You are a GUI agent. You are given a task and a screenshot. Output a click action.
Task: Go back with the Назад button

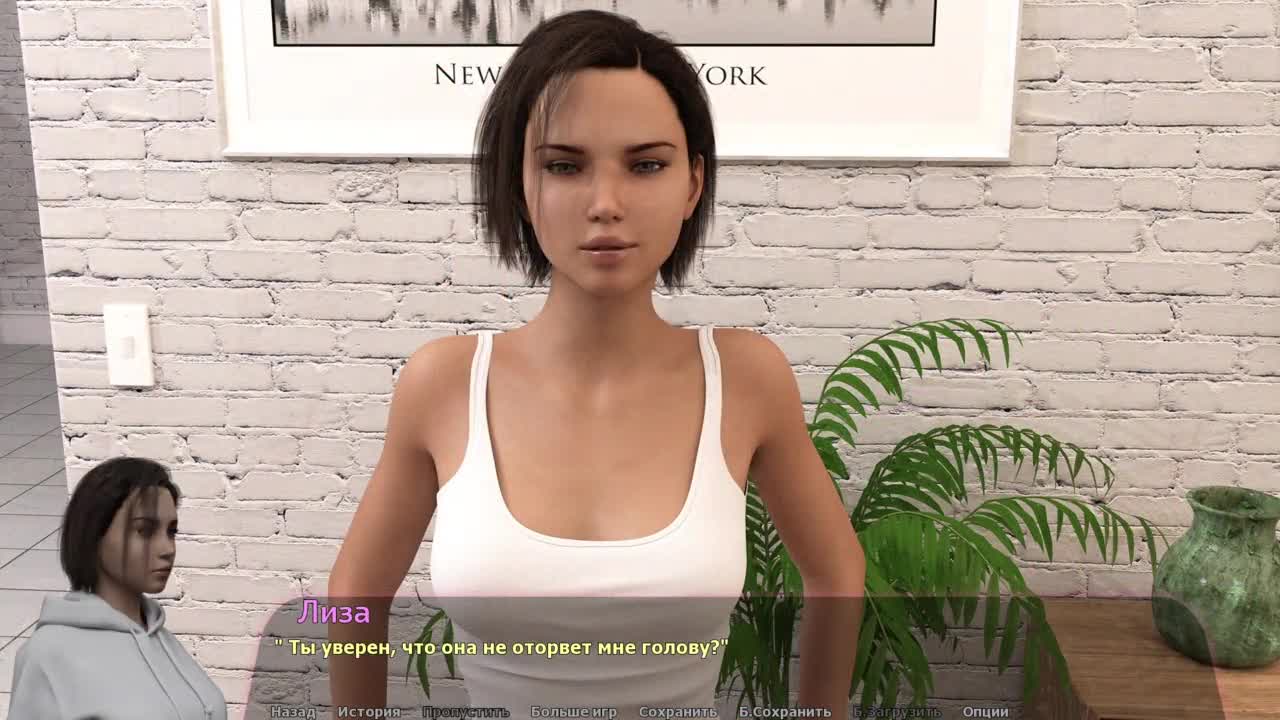click(293, 712)
